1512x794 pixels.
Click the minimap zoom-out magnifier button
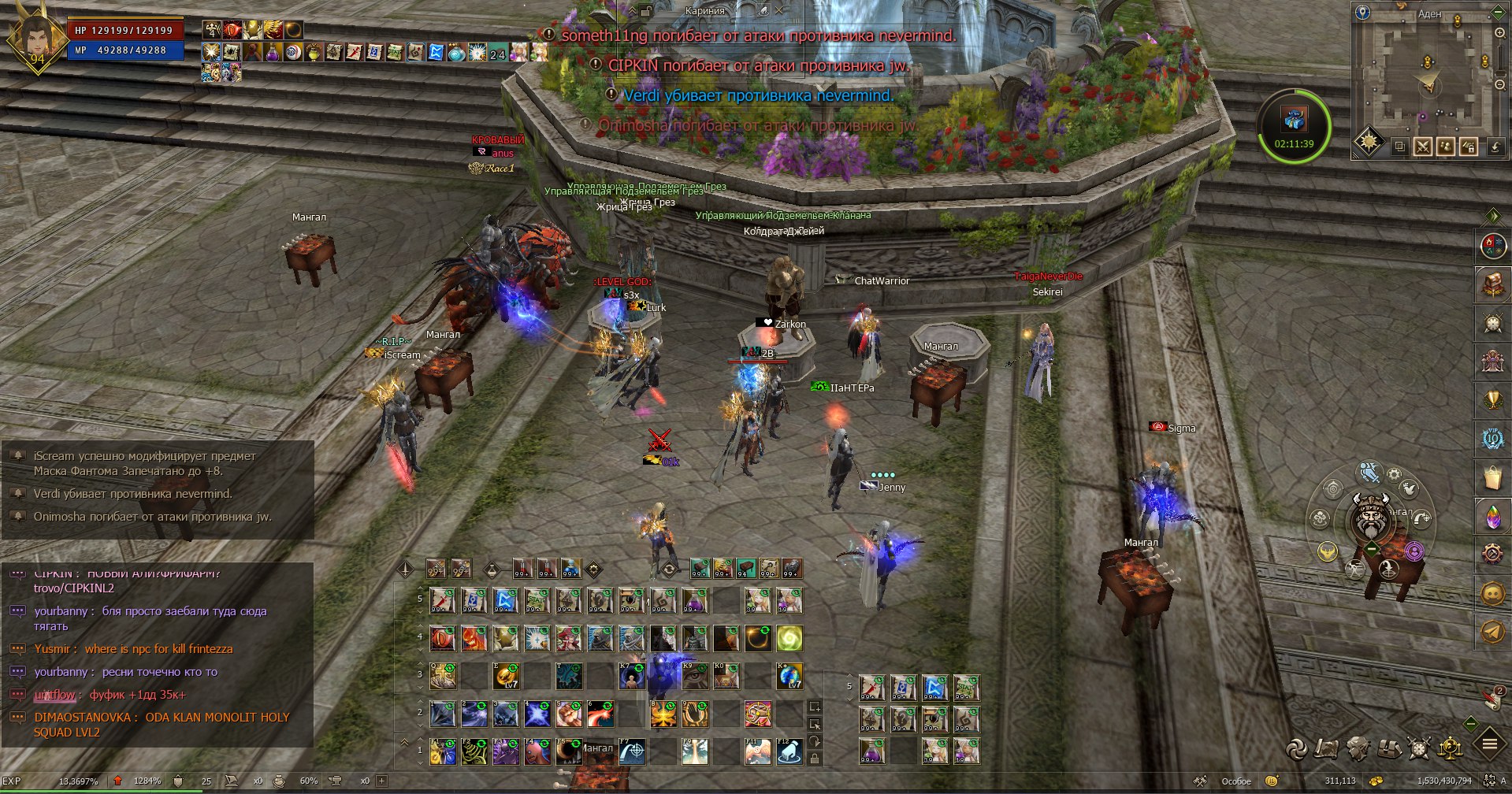(1499, 84)
